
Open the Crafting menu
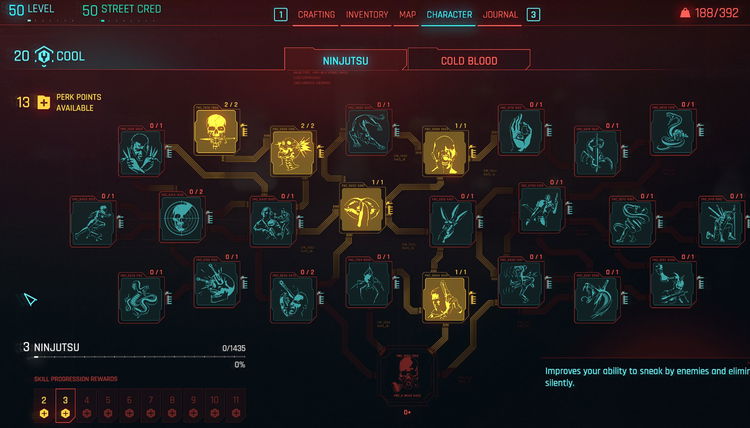pyautogui.click(x=317, y=15)
